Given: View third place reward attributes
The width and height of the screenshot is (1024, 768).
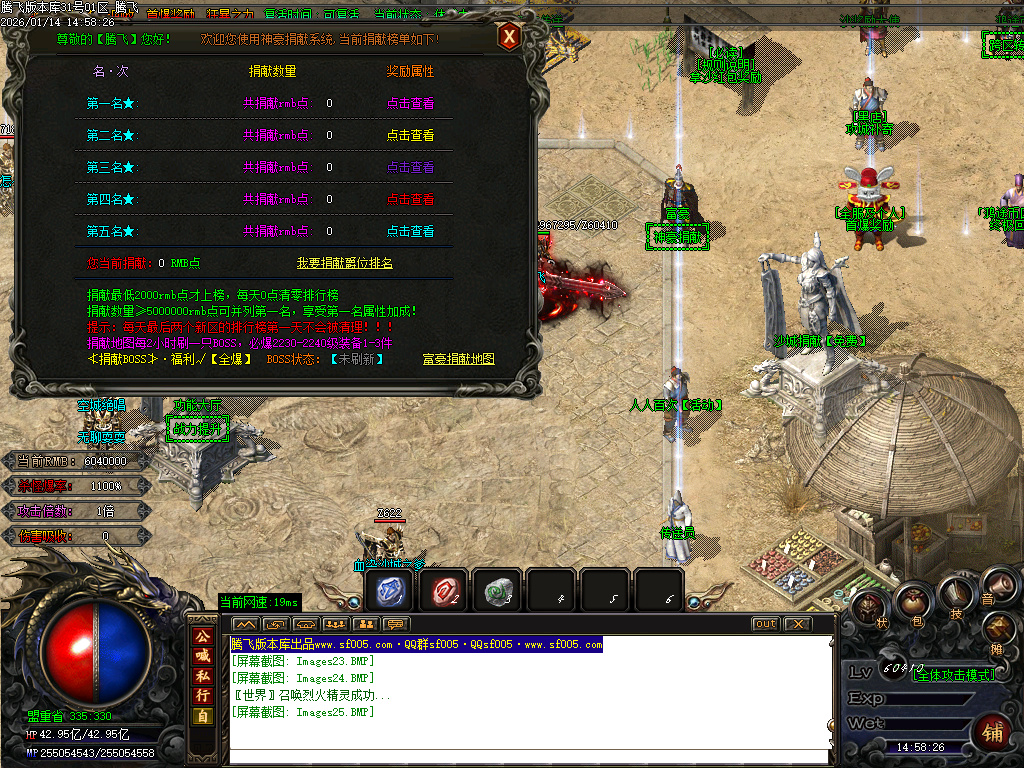Looking at the screenshot, I should point(410,167).
